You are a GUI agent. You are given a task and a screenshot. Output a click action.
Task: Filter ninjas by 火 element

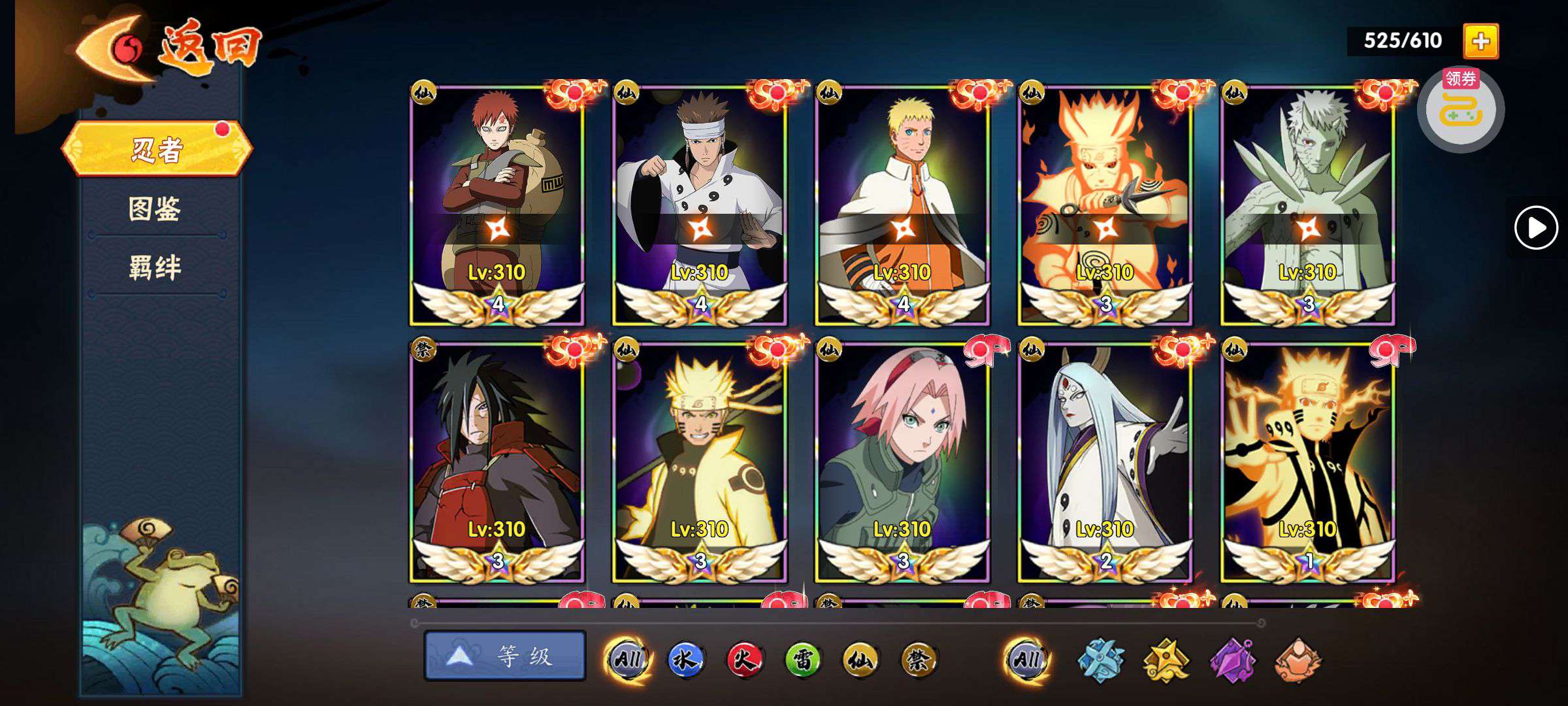click(744, 660)
